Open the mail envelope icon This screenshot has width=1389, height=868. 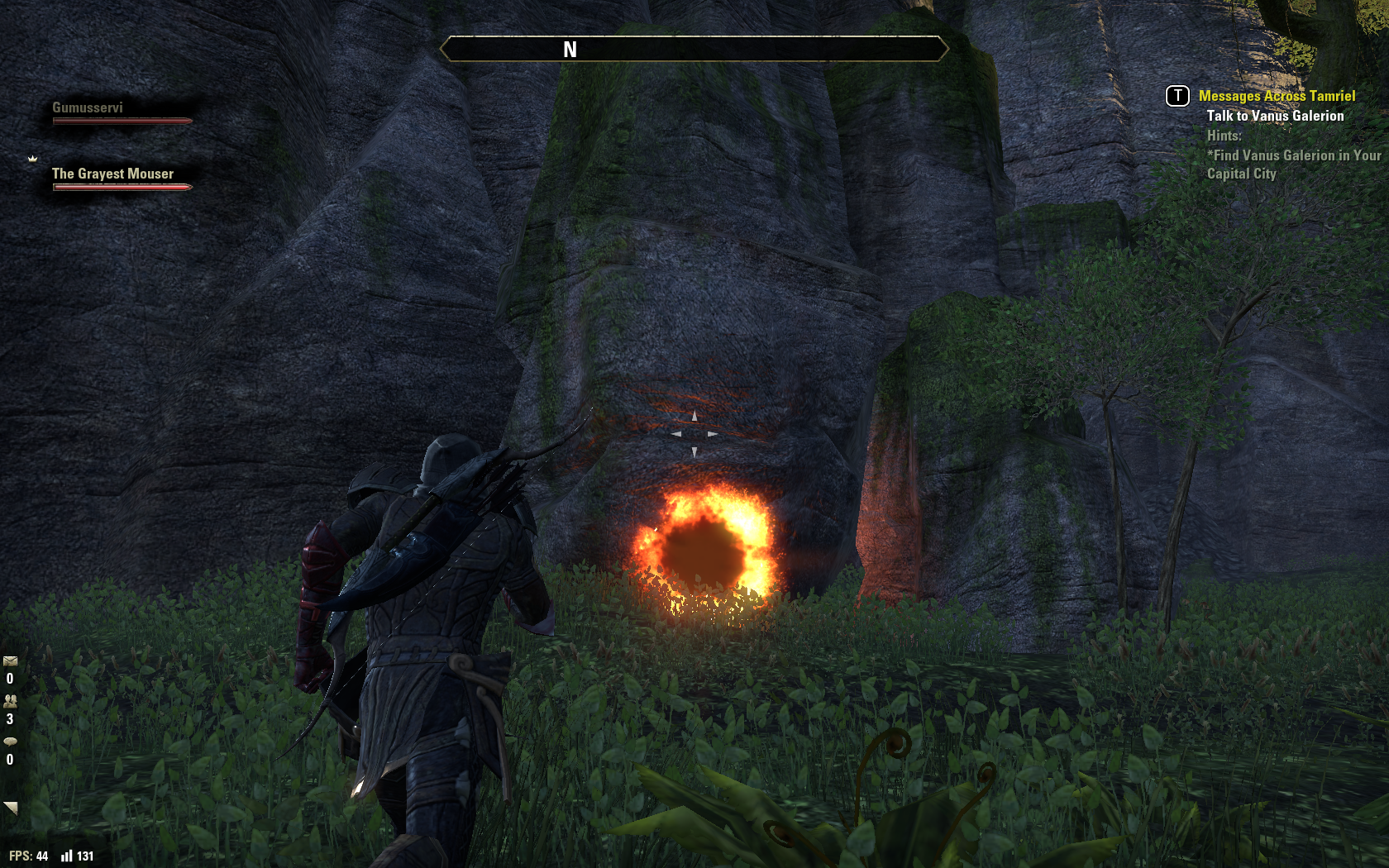click(x=10, y=661)
